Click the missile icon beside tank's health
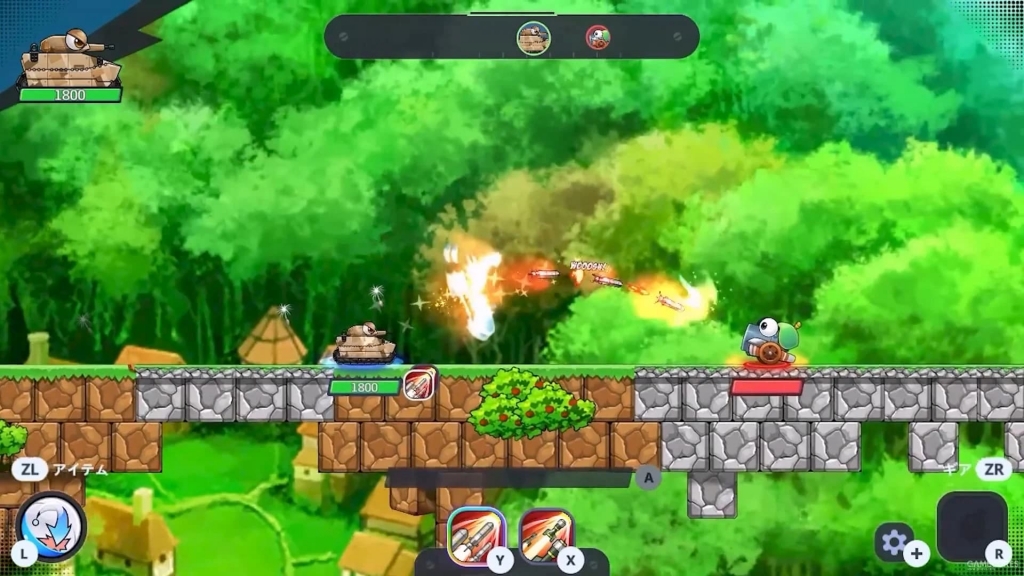 (420, 384)
